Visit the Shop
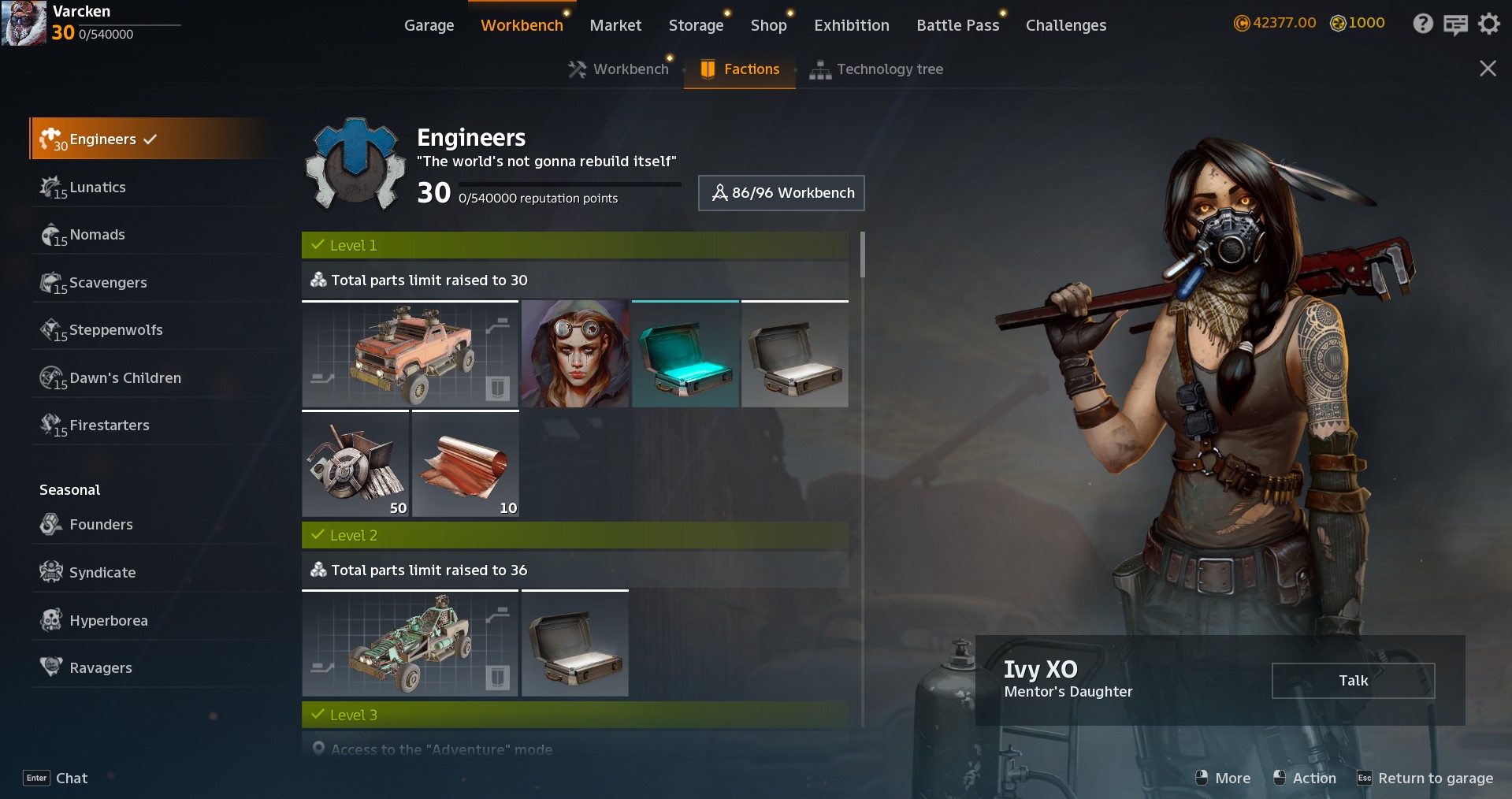This screenshot has width=1512, height=799. tap(768, 25)
